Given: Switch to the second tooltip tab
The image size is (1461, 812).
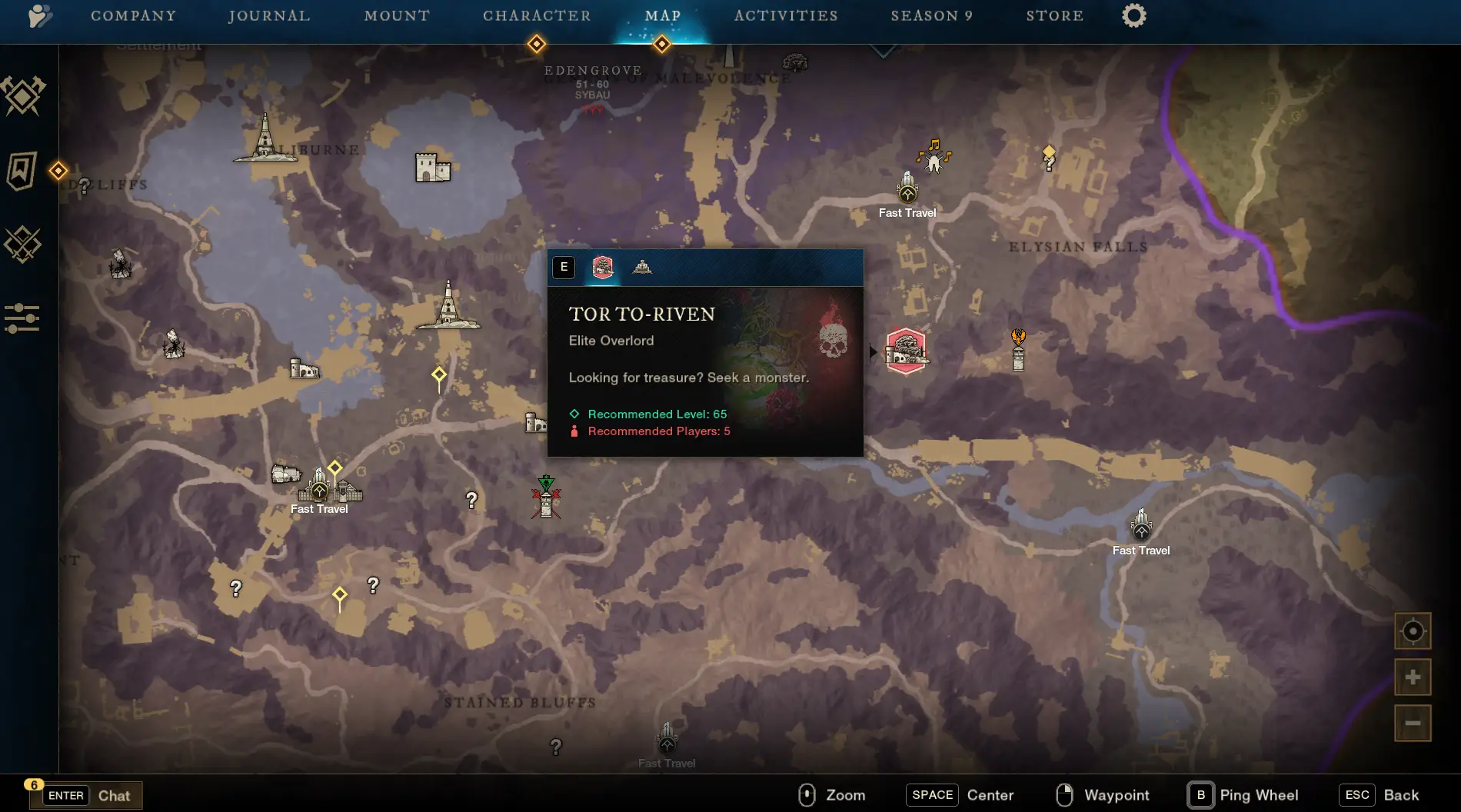Looking at the screenshot, I should pyautogui.click(x=642, y=268).
